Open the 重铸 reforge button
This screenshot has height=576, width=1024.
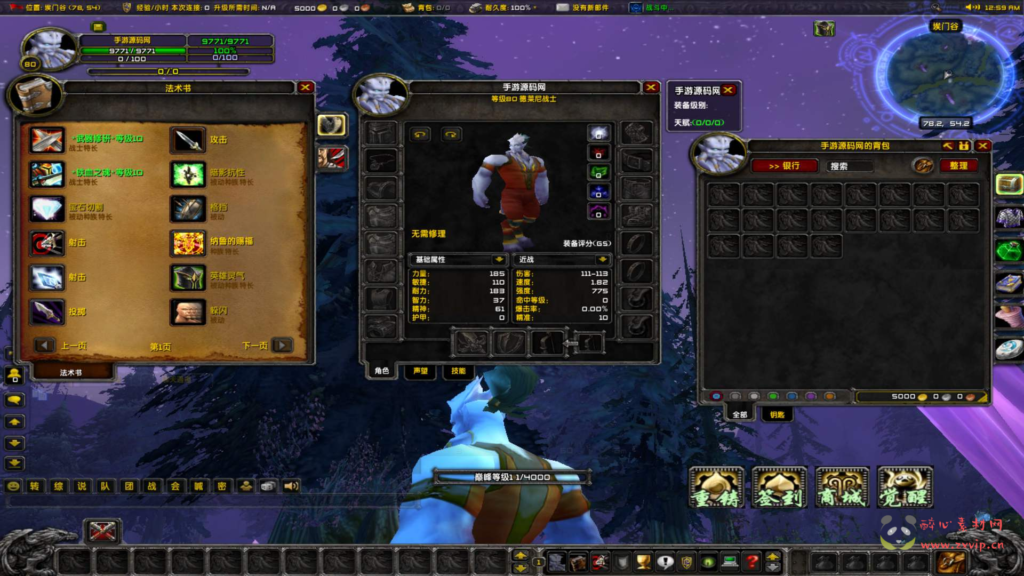[716, 486]
